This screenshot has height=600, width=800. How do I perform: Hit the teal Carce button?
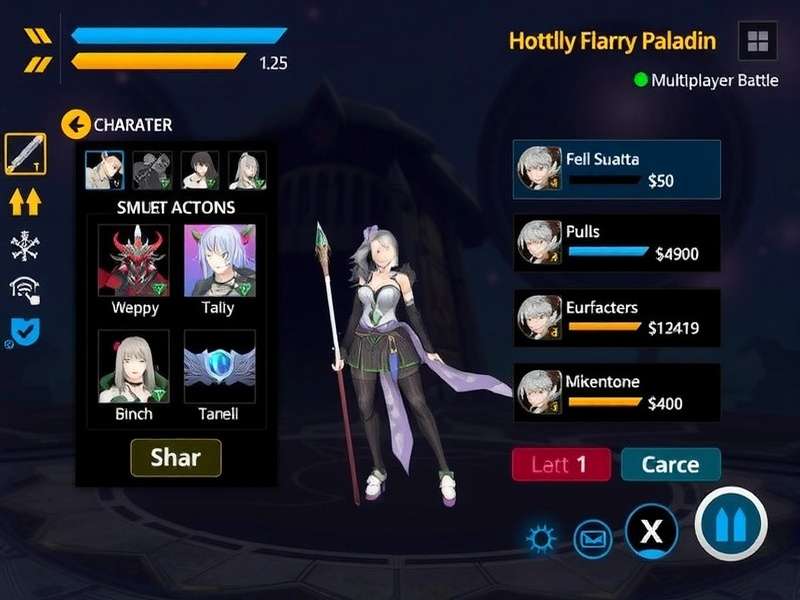click(670, 464)
